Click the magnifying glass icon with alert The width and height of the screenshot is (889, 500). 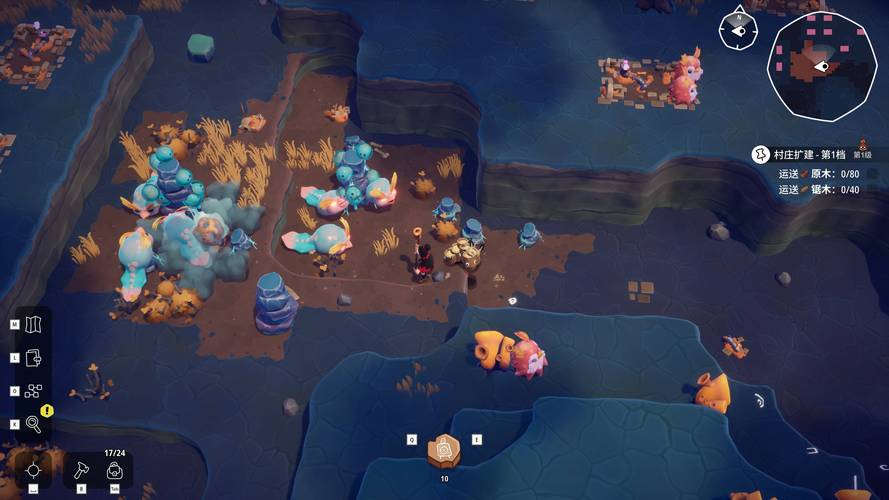click(x=34, y=424)
